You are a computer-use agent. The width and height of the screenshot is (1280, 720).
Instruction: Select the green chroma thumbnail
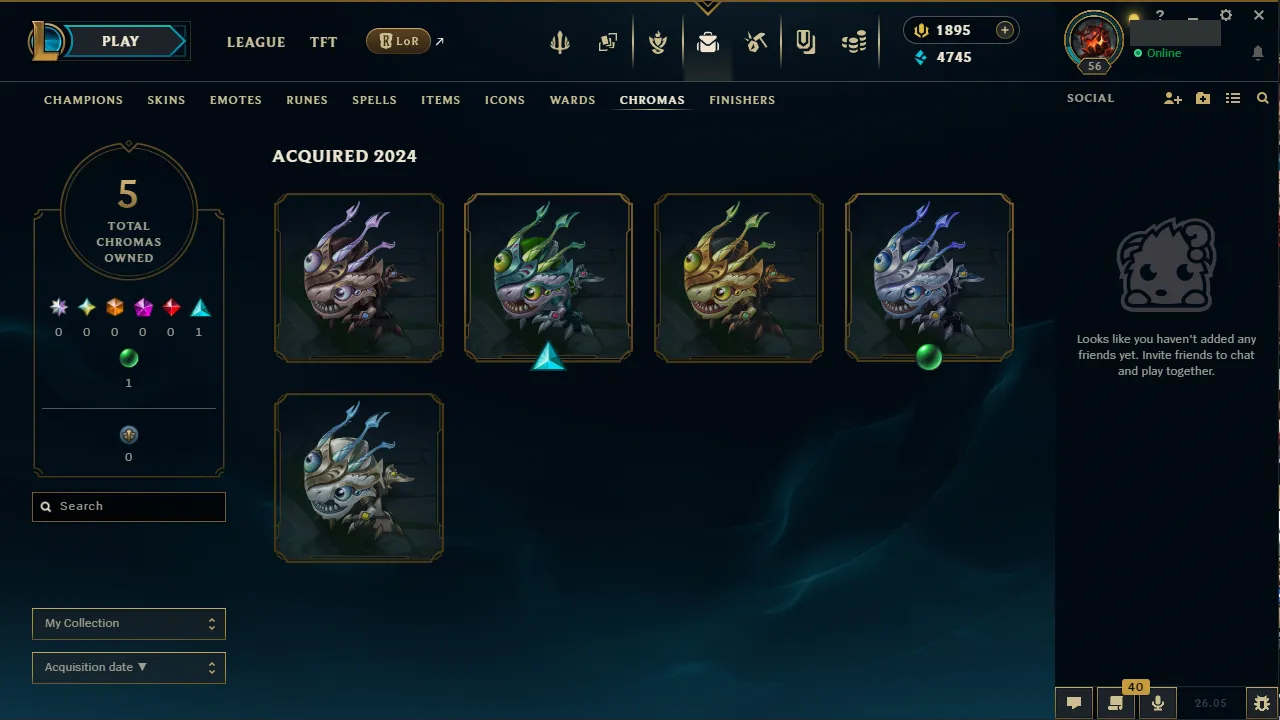(928, 277)
